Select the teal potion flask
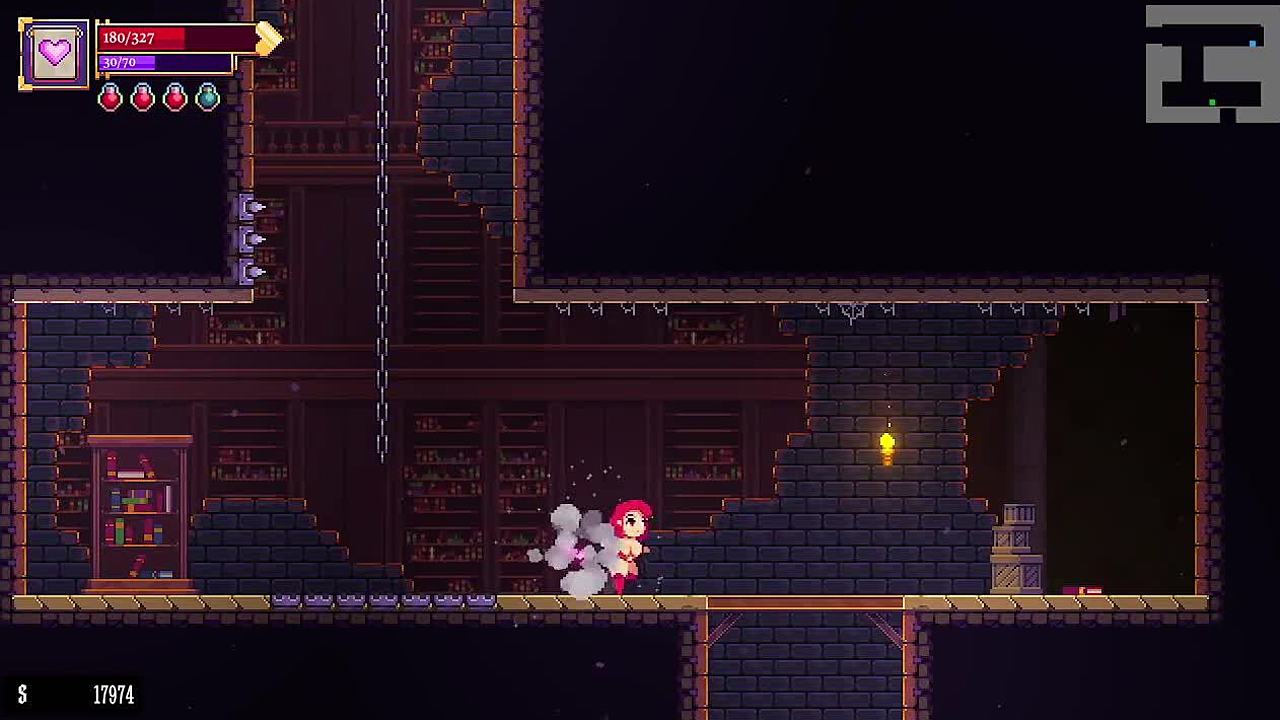Image resolution: width=1280 pixels, height=720 pixels. pyautogui.click(x=207, y=97)
